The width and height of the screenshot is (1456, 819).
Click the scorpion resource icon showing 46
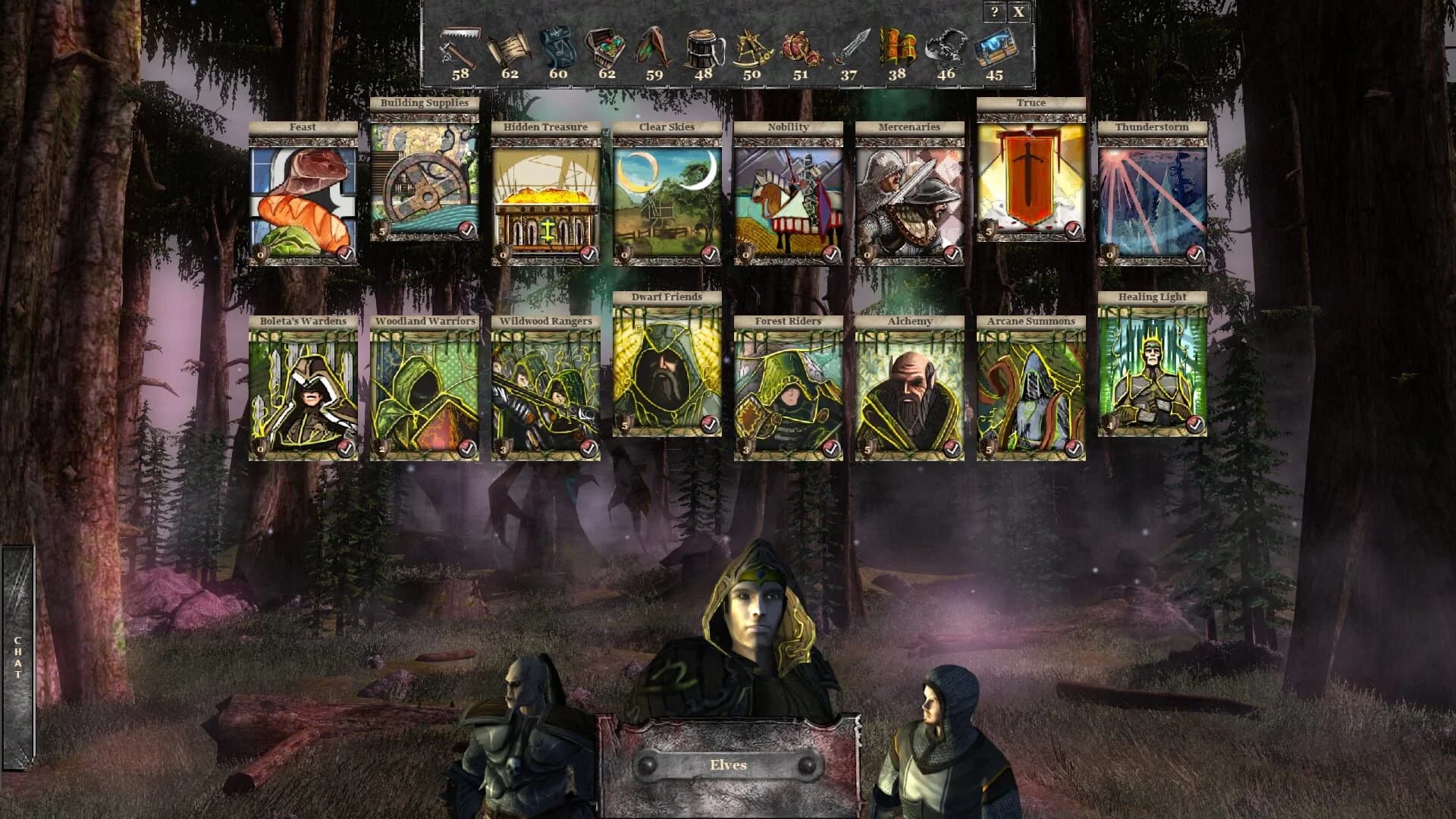pos(944,45)
